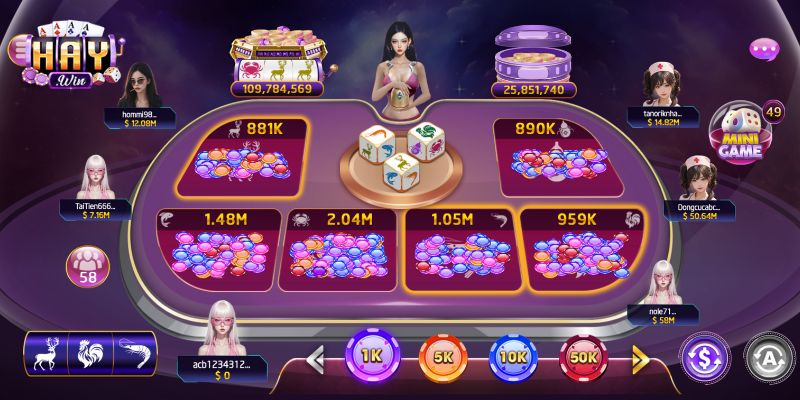
Task: Place a bet on the 1.05M area
Action: [458, 250]
